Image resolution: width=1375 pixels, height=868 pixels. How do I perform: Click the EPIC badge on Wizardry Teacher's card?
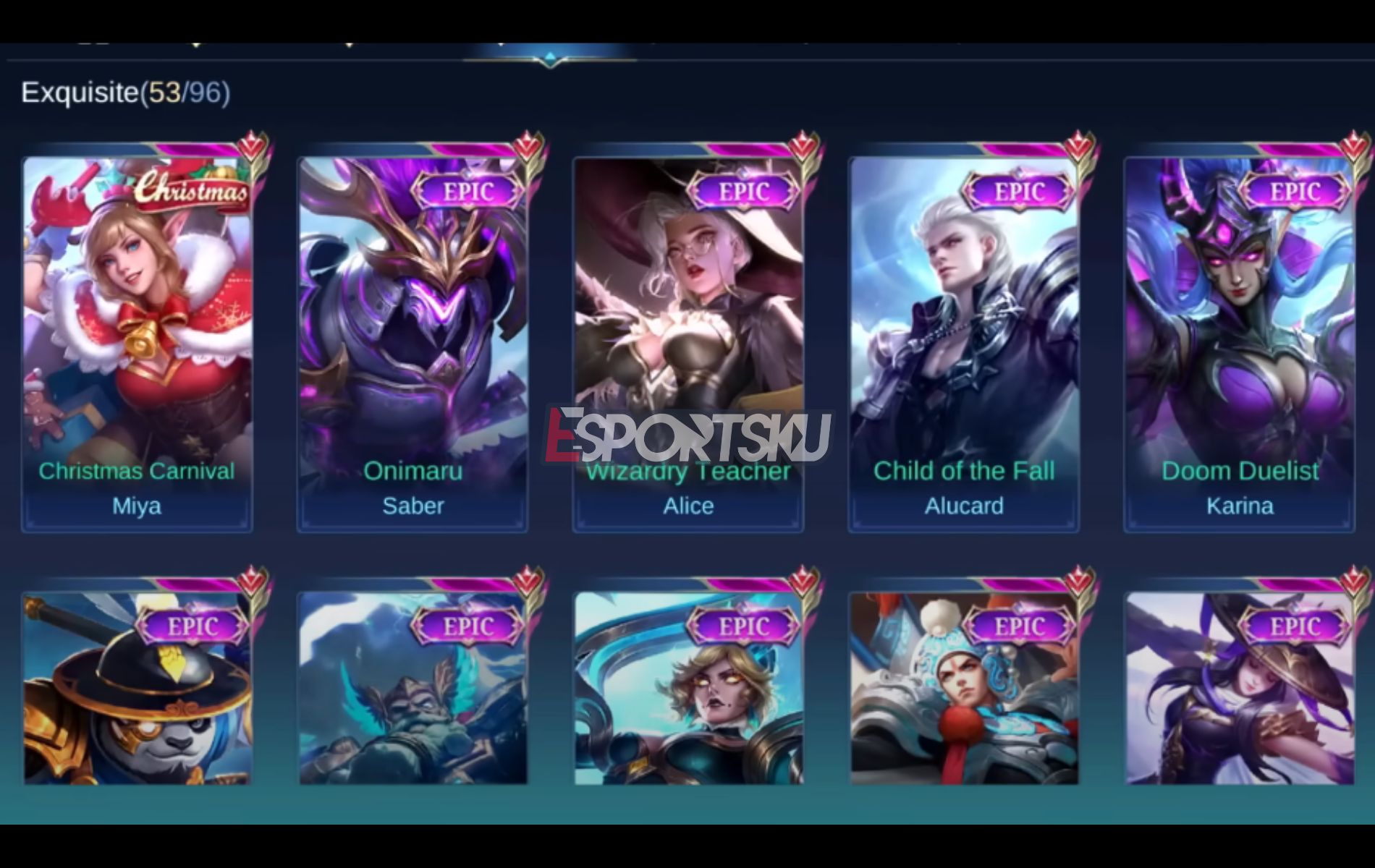tap(745, 191)
